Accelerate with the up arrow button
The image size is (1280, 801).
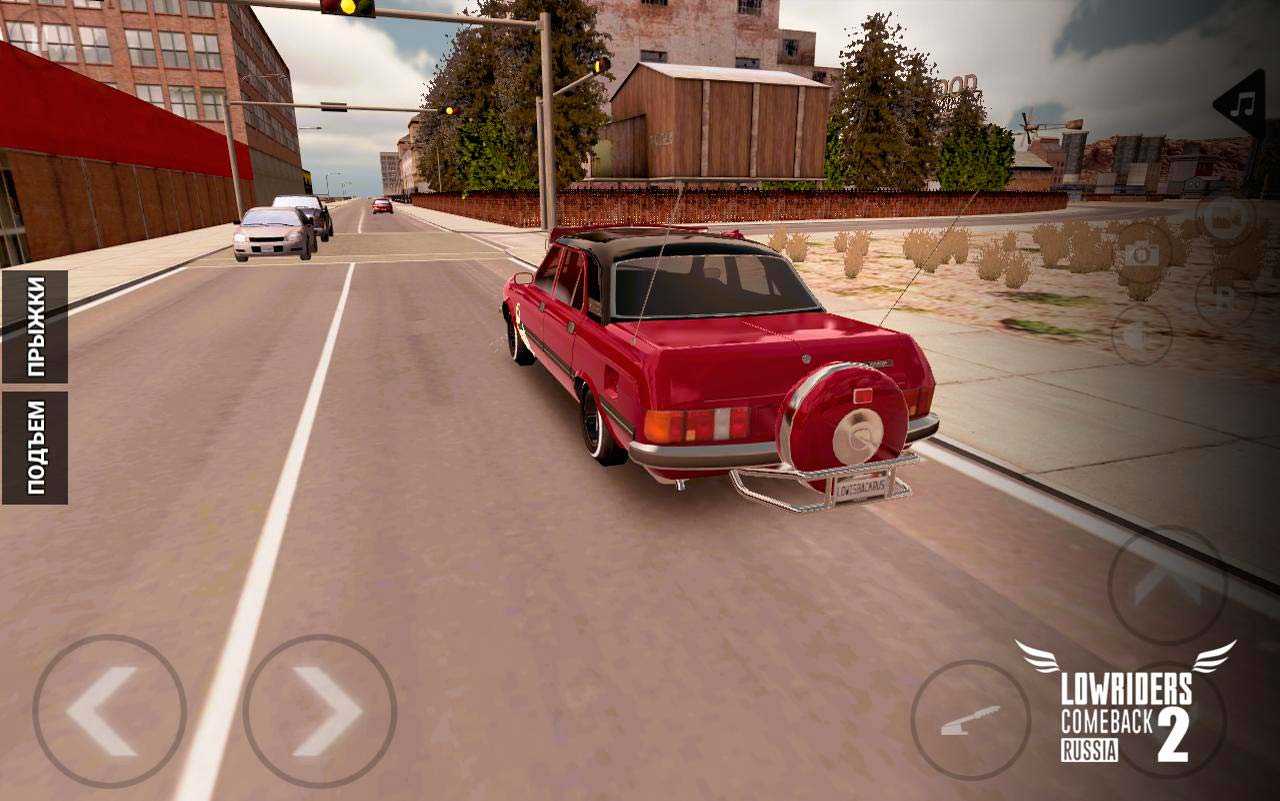tap(1167, 585)
